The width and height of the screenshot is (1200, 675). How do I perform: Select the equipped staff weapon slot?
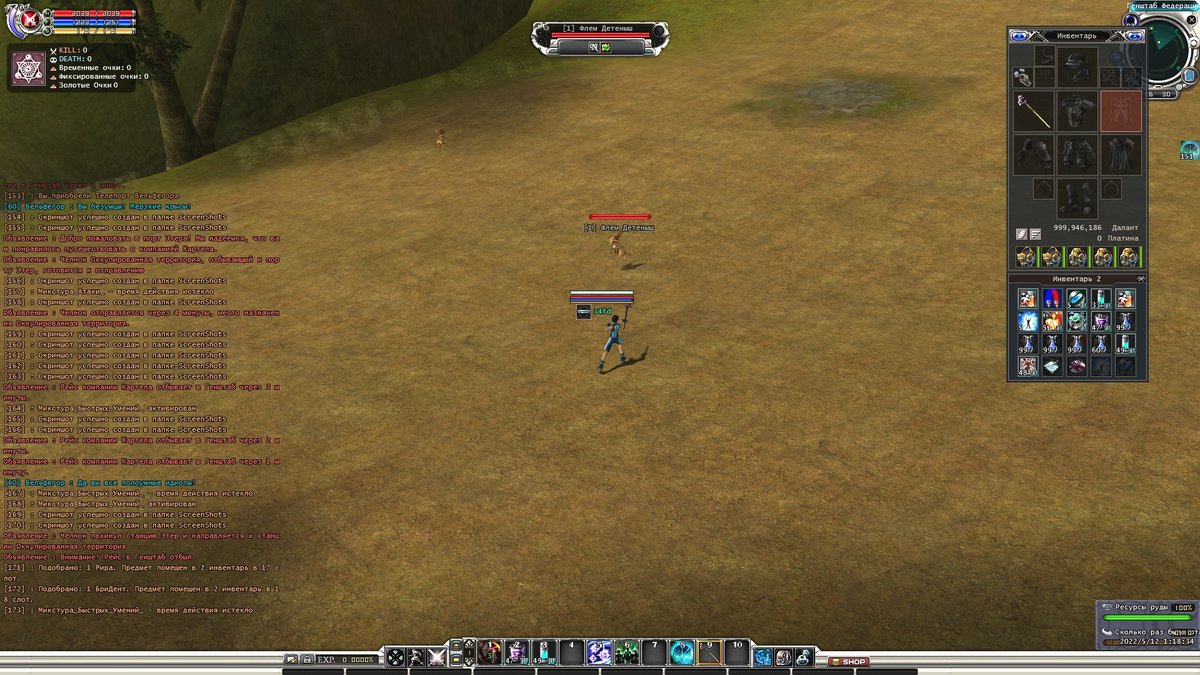click(1033, 111)
